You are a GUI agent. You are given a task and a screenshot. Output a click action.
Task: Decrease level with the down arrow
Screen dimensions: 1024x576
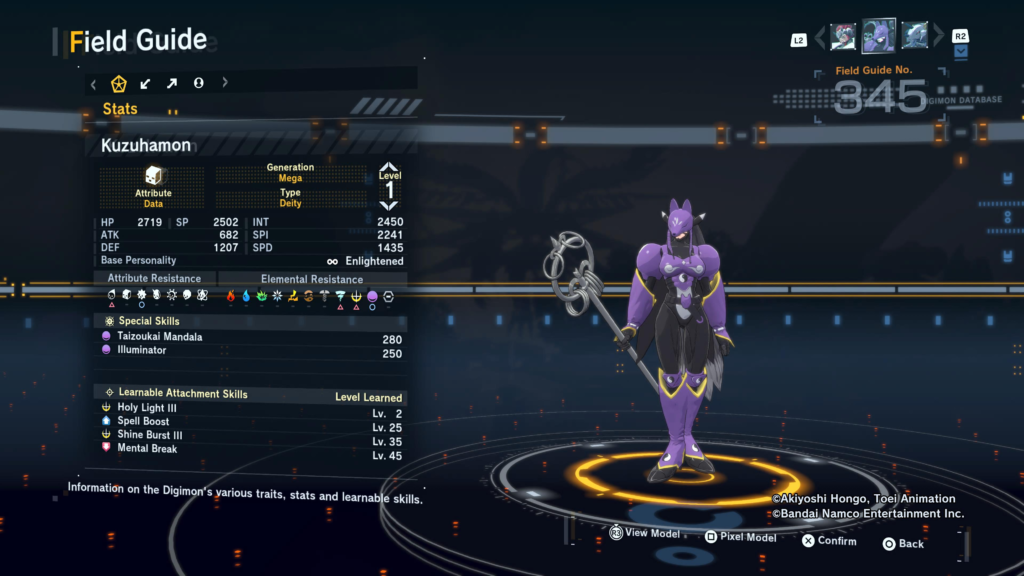tap(389, 205)
